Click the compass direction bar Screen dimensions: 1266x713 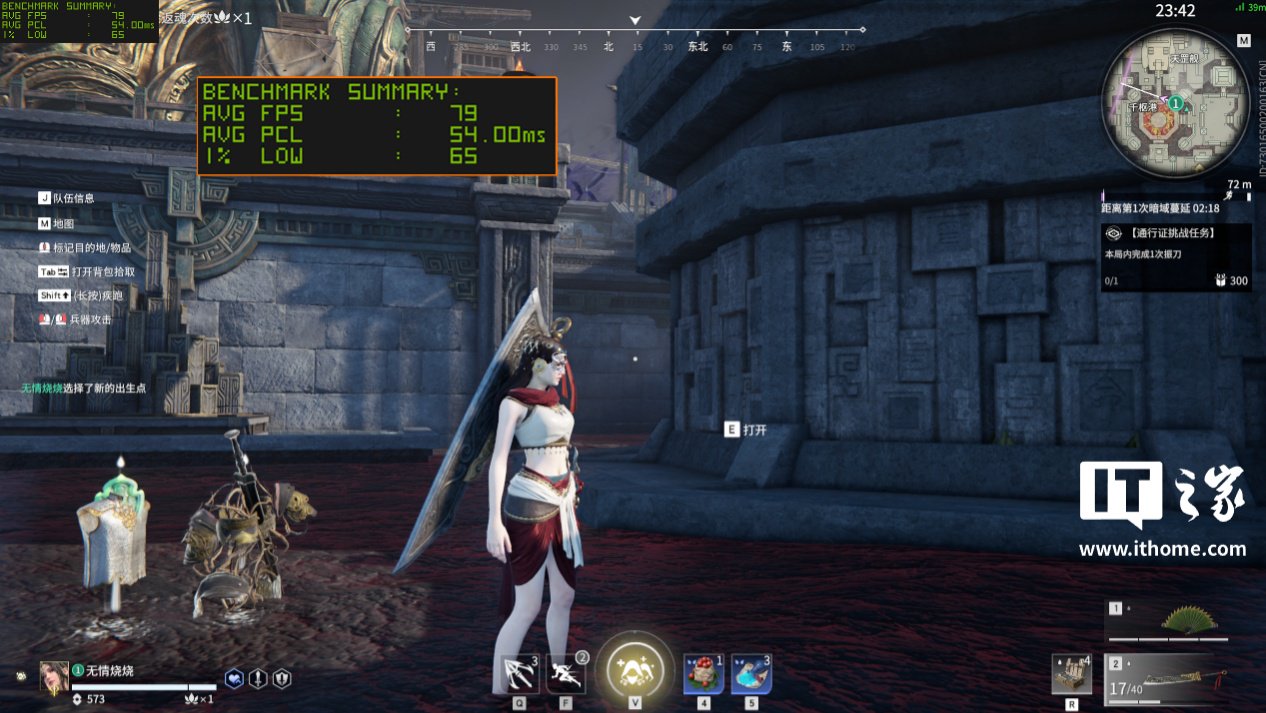point(635,38)
